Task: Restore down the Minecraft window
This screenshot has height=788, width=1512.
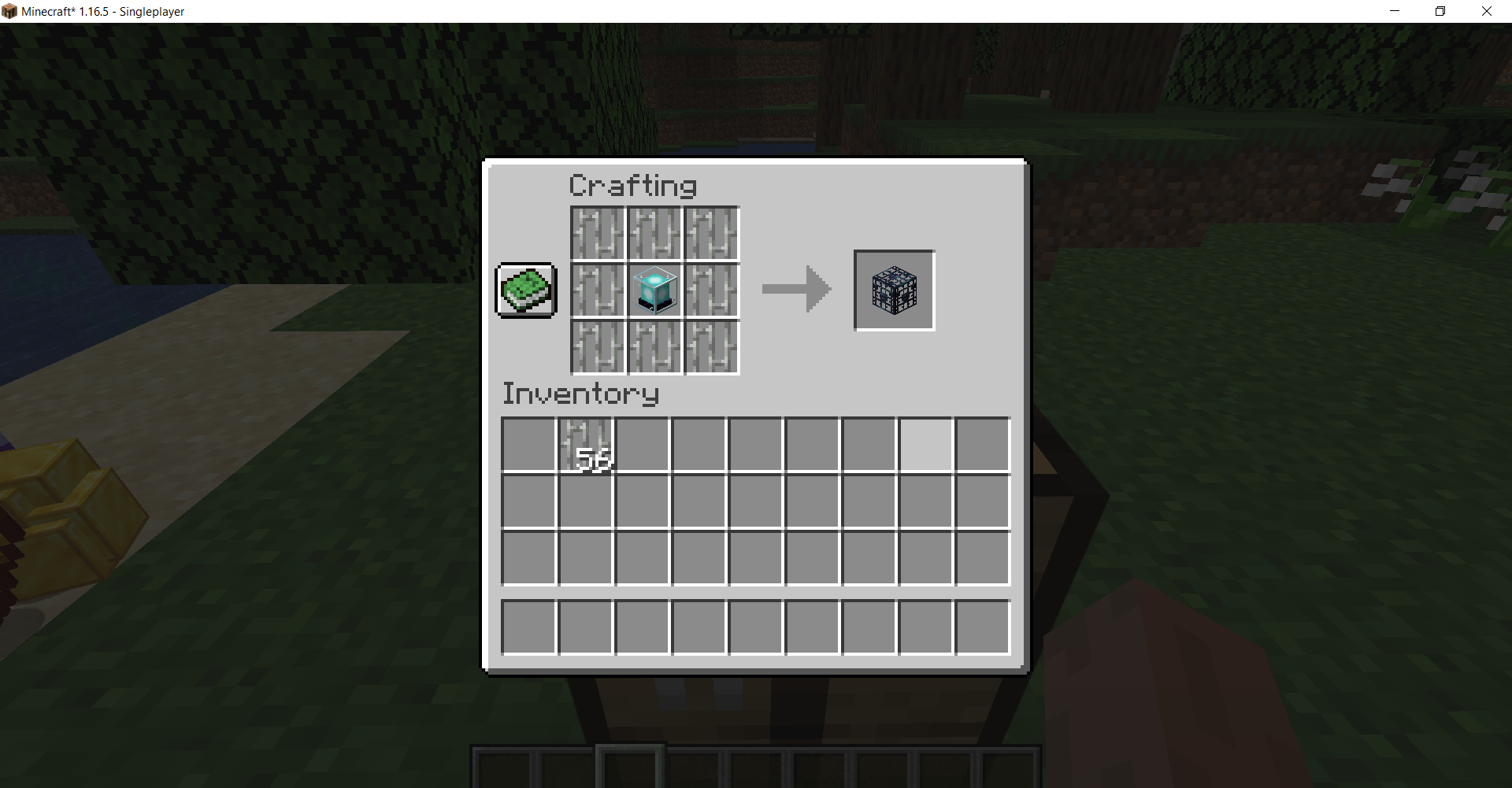Action: coord(1440,11)
